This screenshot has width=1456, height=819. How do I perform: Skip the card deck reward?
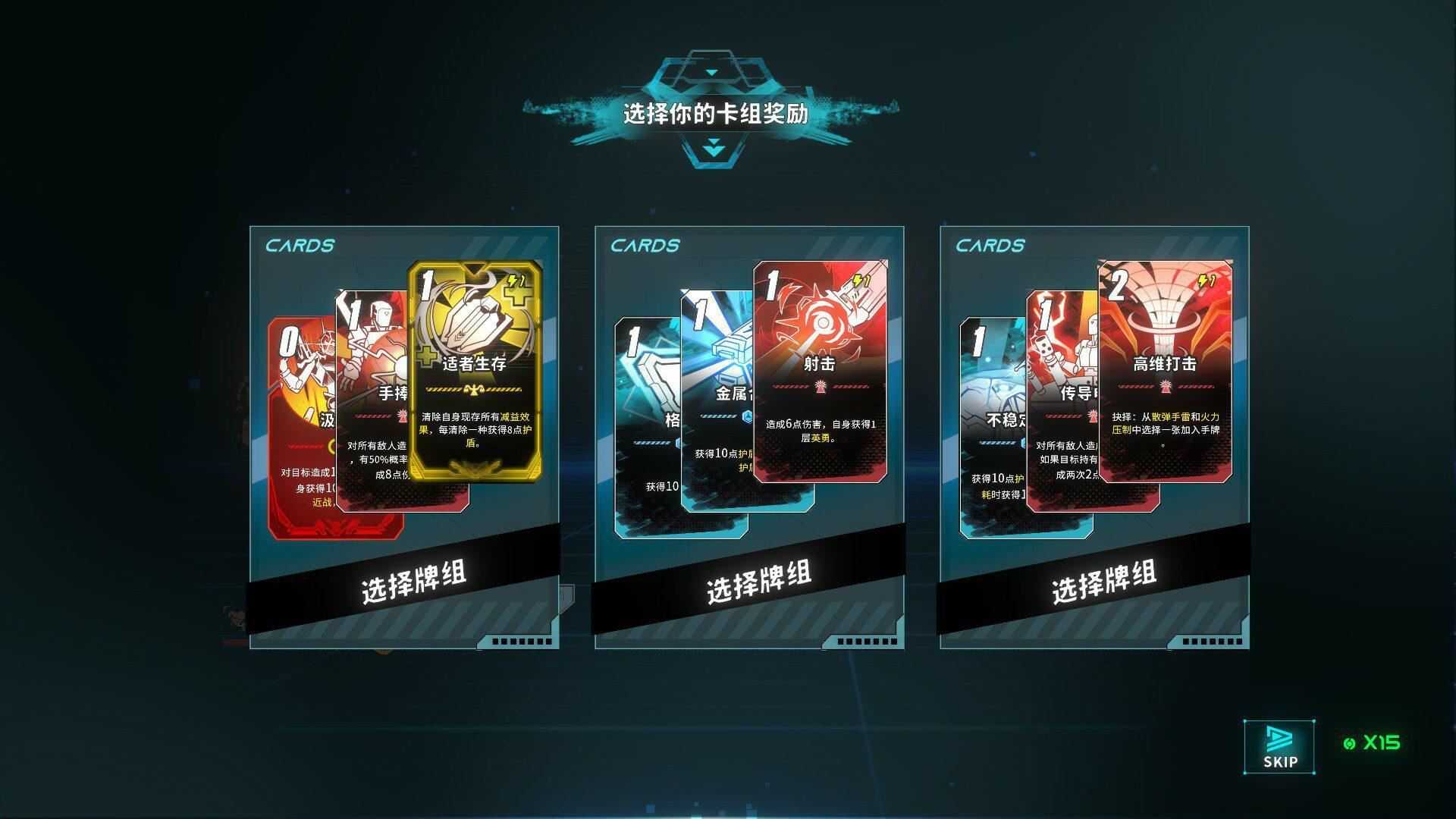pyautogui.click(x=1279, y=747)
